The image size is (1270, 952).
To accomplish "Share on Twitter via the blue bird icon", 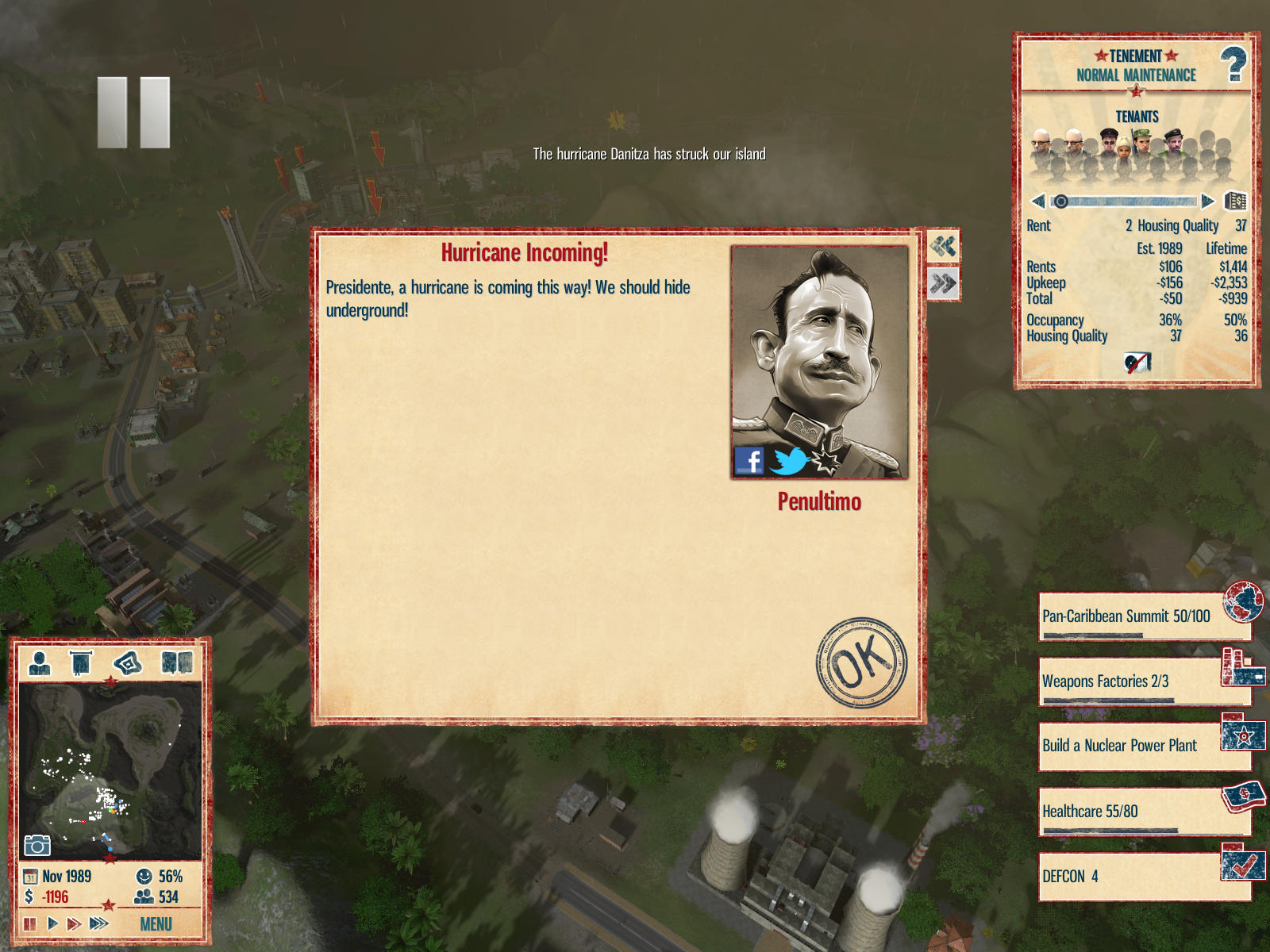I will [x=788, y=461].
